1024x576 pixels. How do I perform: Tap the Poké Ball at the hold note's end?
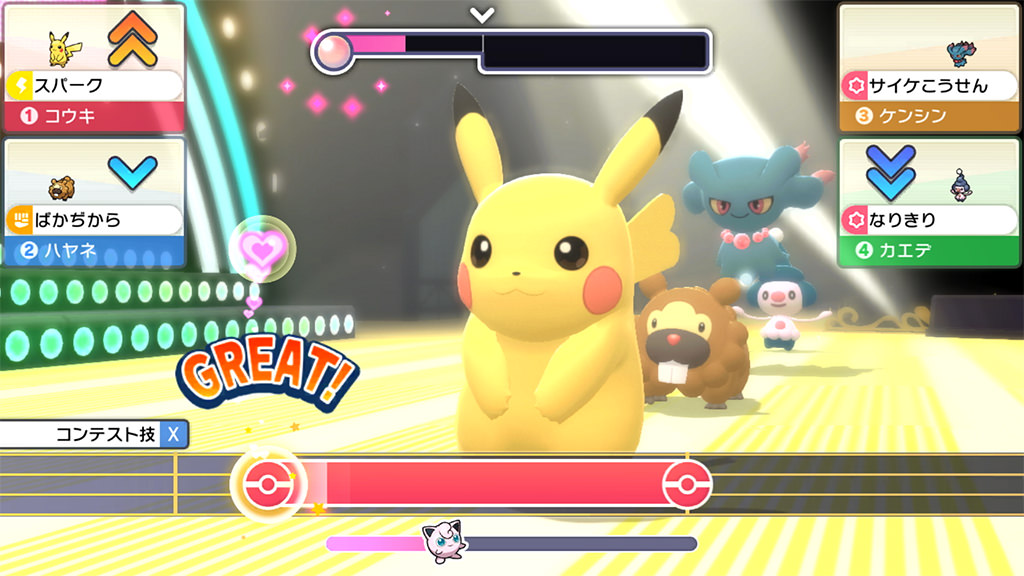687,484
